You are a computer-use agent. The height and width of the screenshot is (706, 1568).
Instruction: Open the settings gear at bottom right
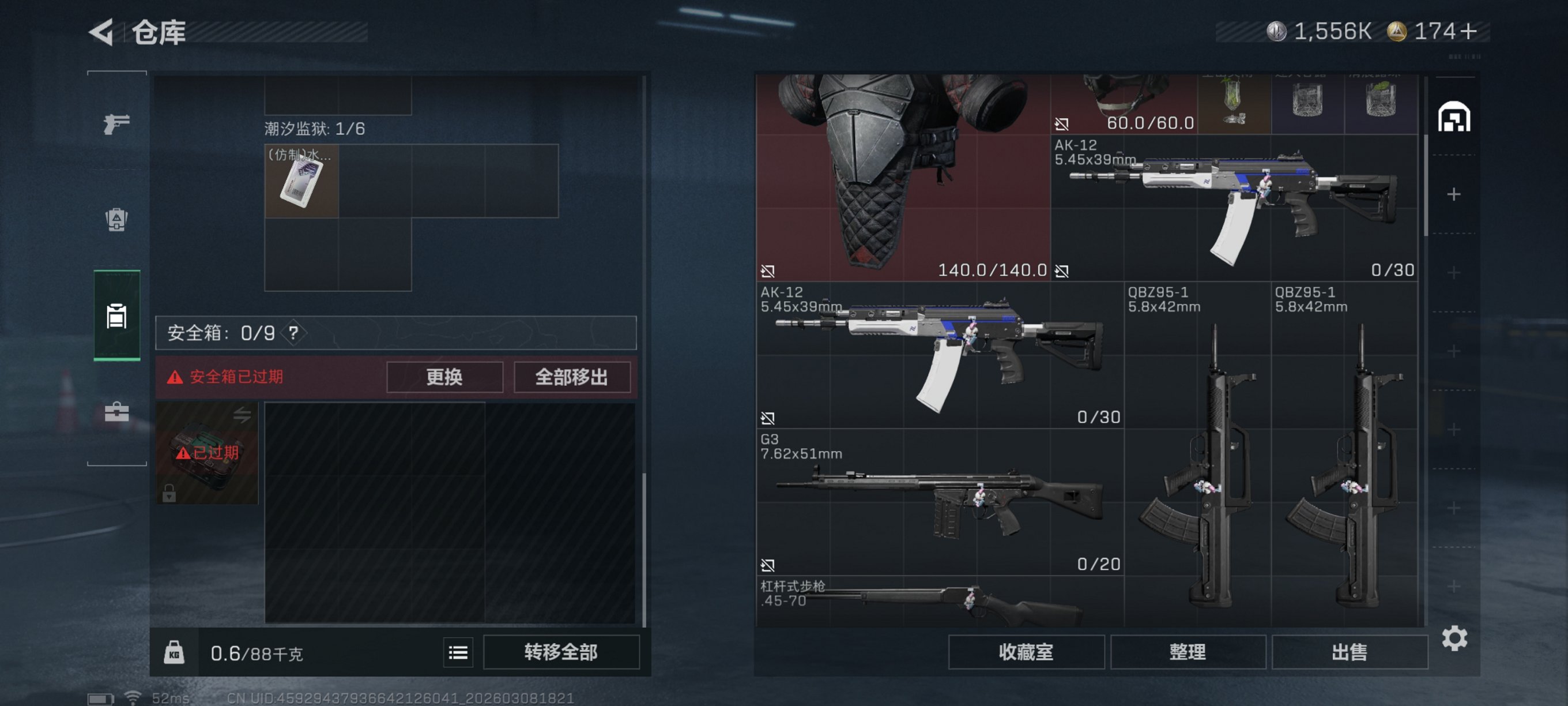1456,639
